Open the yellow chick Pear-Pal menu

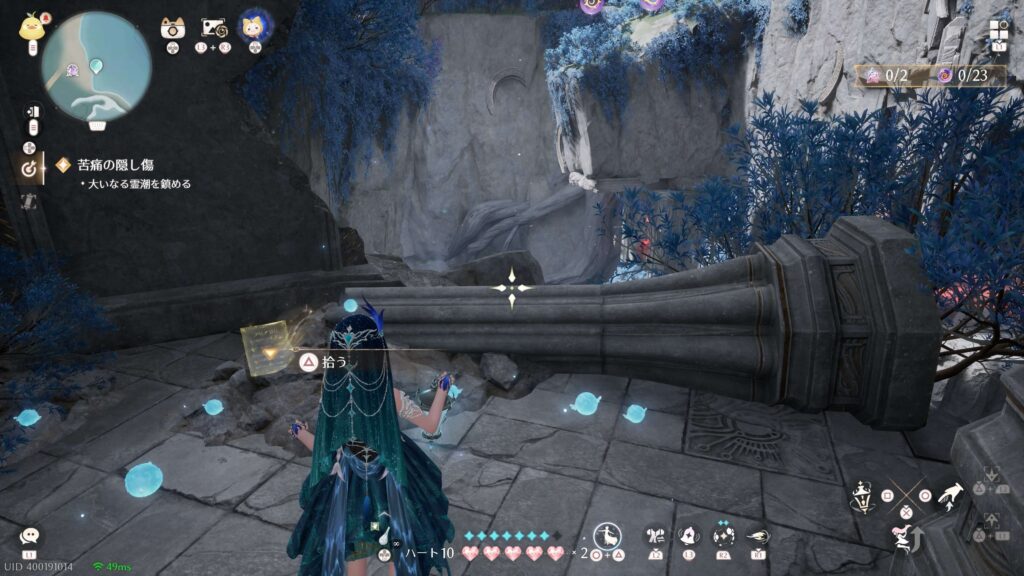tap(31, 28)
